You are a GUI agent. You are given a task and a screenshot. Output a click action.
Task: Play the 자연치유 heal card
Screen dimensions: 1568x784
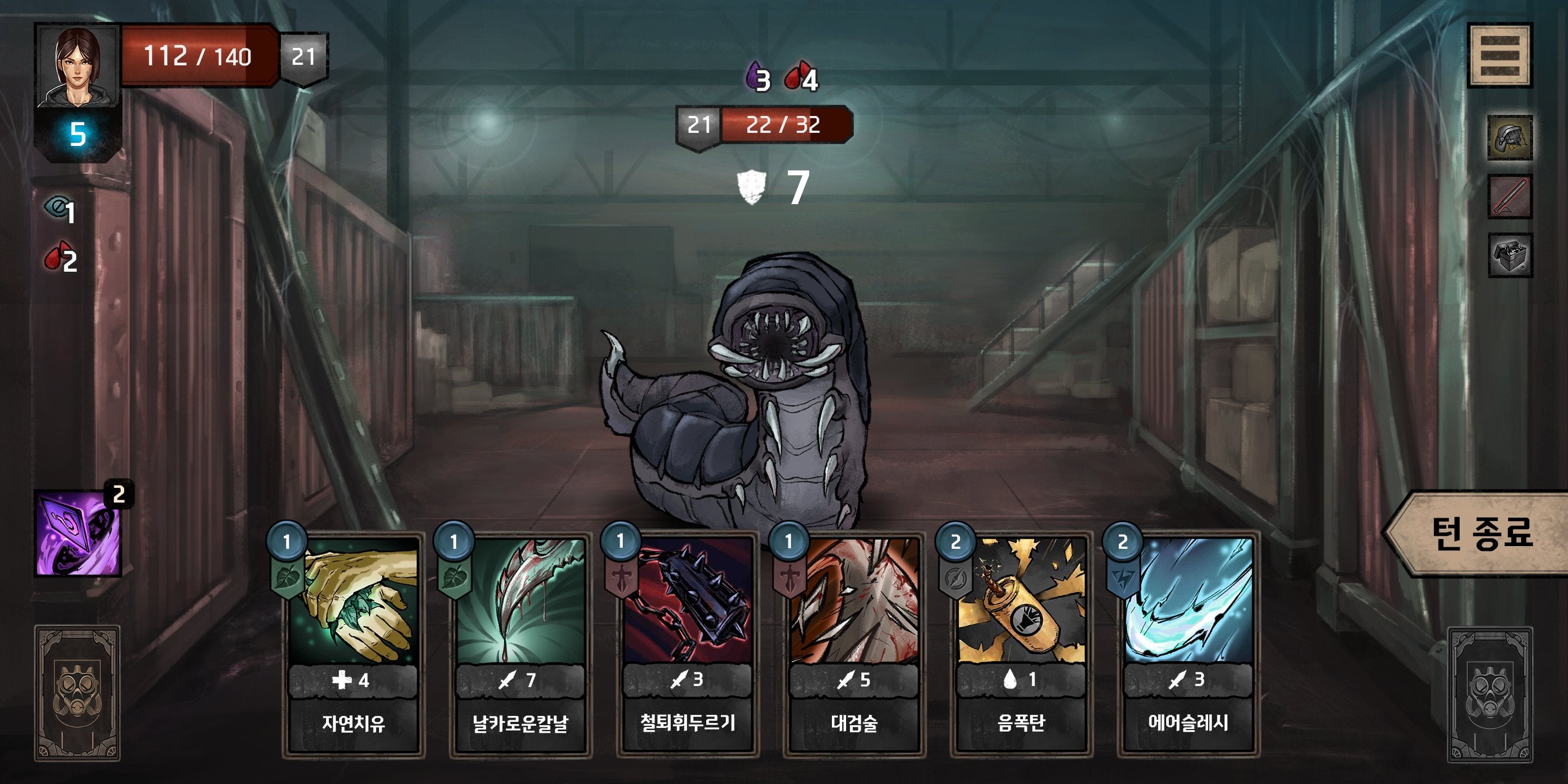pyautogui.click(x=353, y=645)
